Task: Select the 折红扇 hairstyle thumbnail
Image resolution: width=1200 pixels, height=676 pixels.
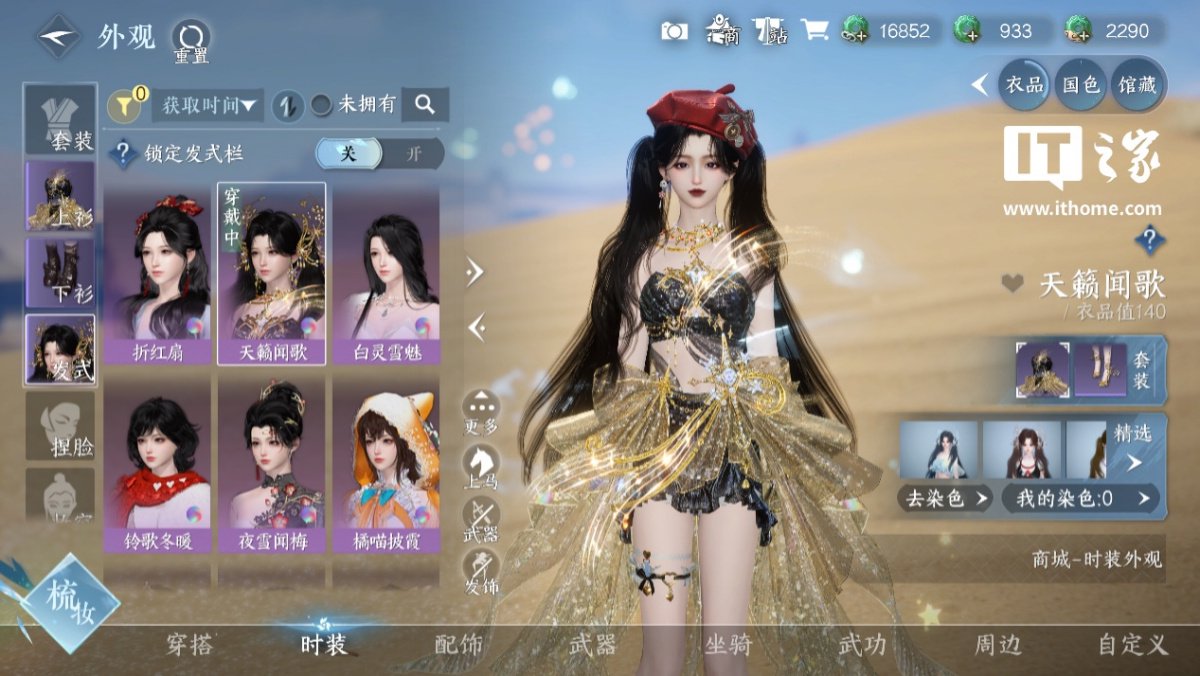Action: tap(157, 272)
